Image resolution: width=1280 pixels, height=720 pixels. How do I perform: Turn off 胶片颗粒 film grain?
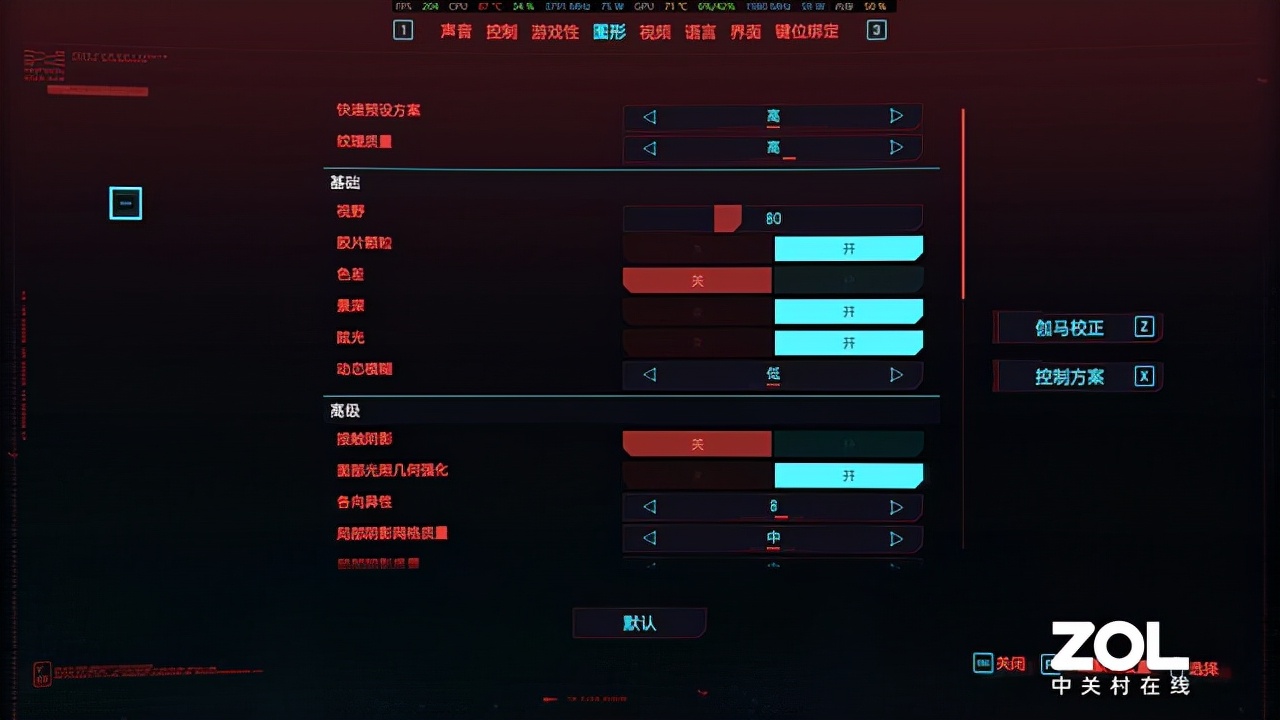click(697, 248)
